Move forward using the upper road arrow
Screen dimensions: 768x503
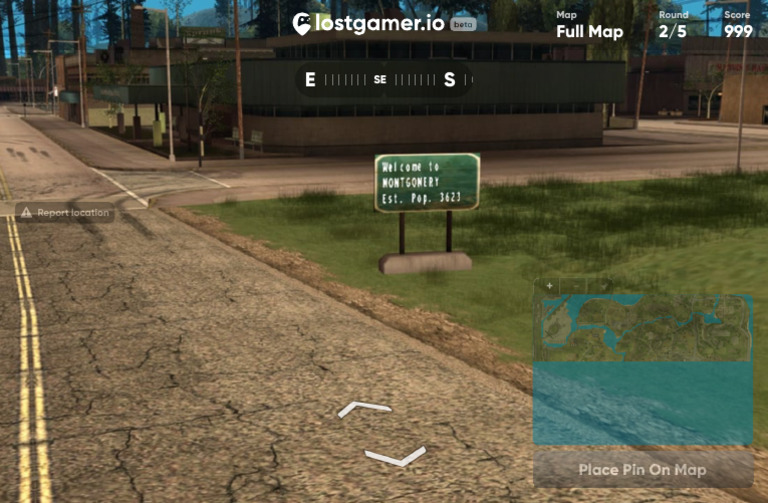click(x=364, y=408)
